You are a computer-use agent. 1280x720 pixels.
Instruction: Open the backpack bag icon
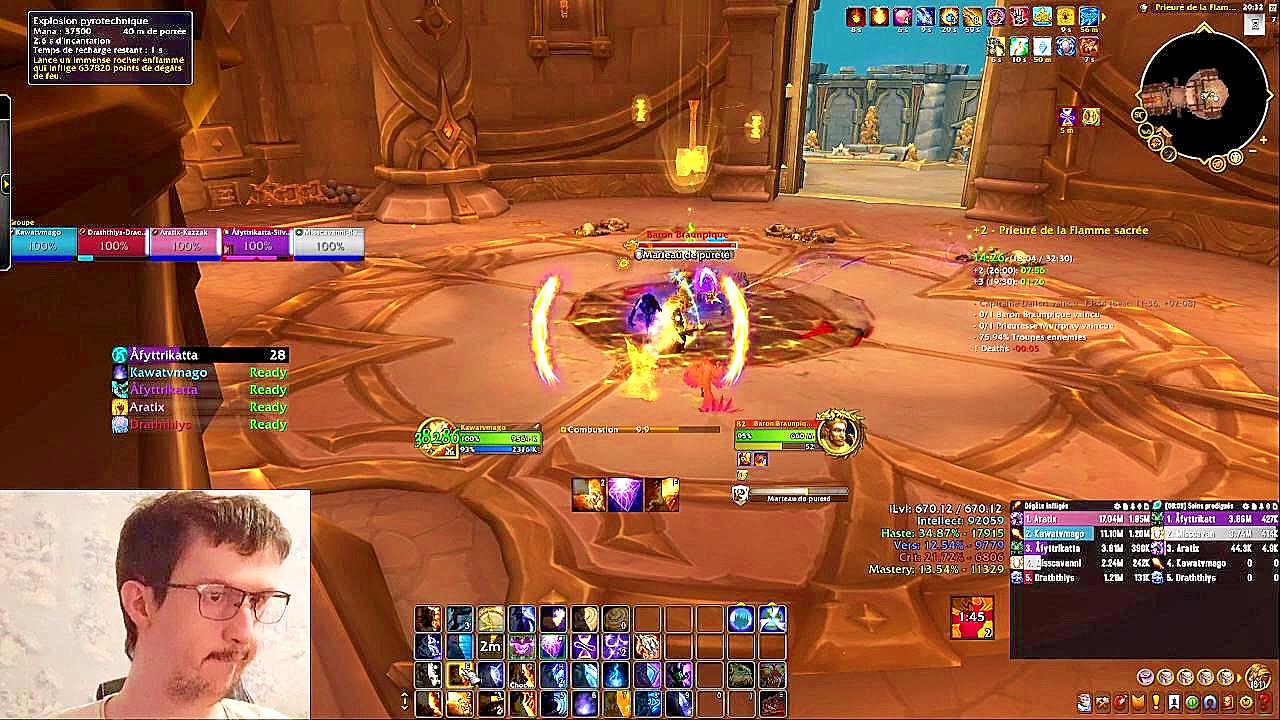pyautogui.click(x=1258, y=678)
